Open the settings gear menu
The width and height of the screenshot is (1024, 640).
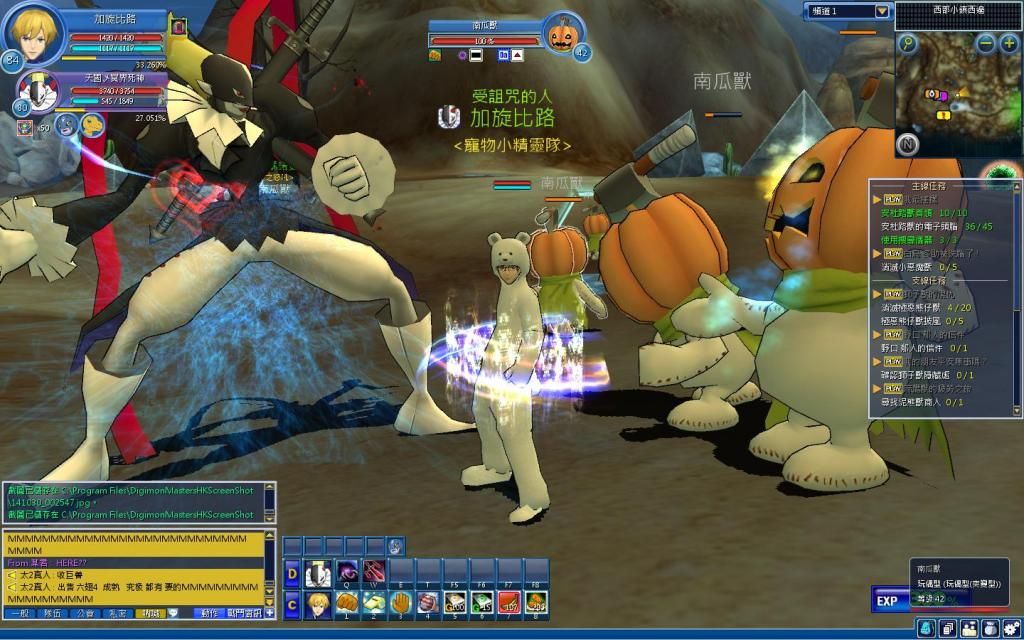pyautogui.click(x=1011, y=628)
